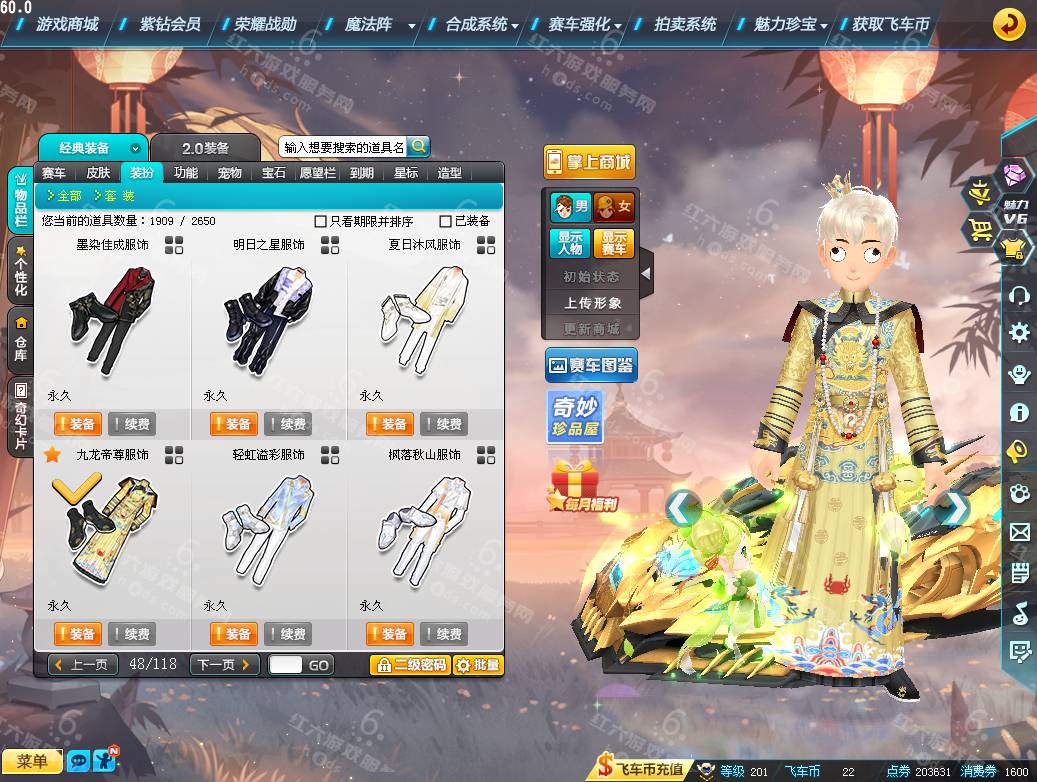Click the item search input field
Screen dimensions: 1037x782
point(343,147)
